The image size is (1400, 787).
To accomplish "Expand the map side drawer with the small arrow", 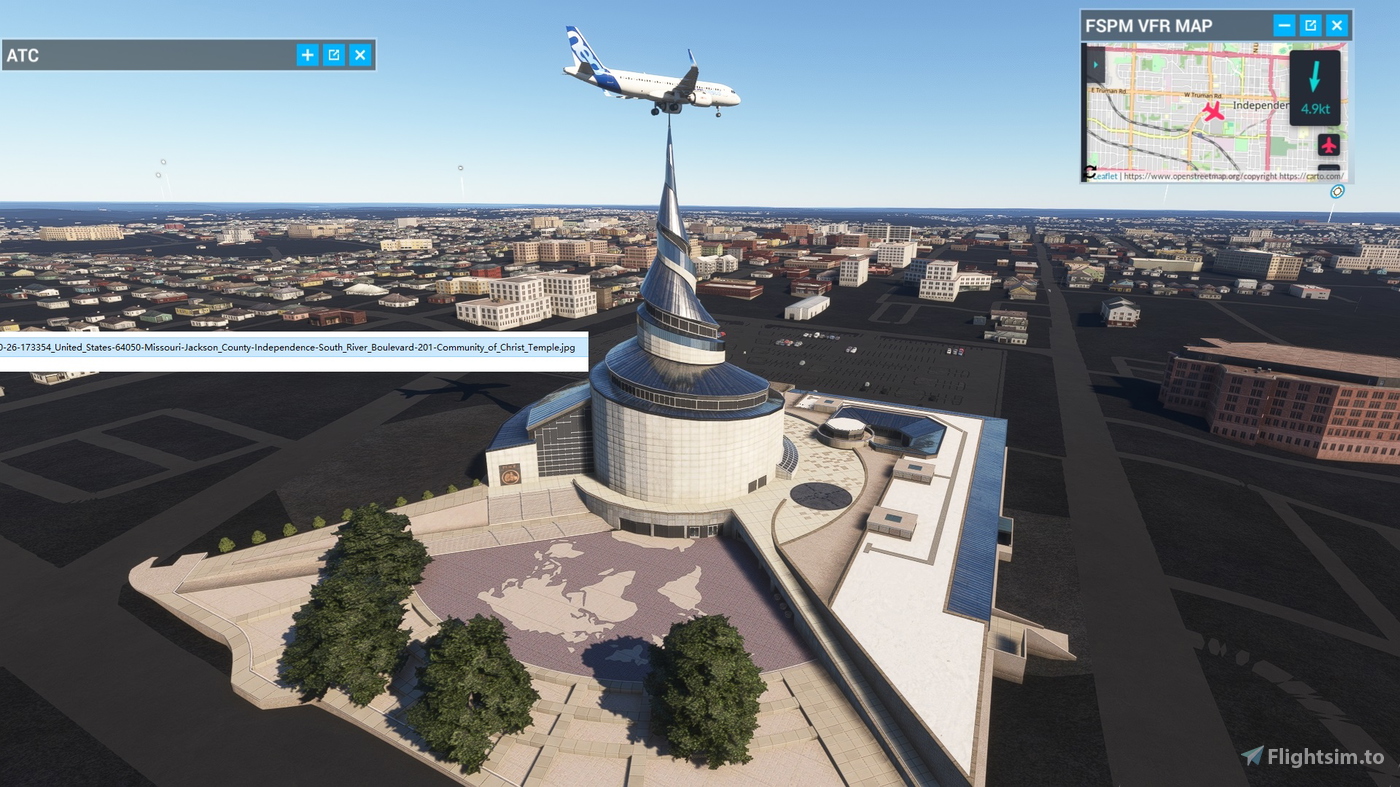I will click(1096, 64).
